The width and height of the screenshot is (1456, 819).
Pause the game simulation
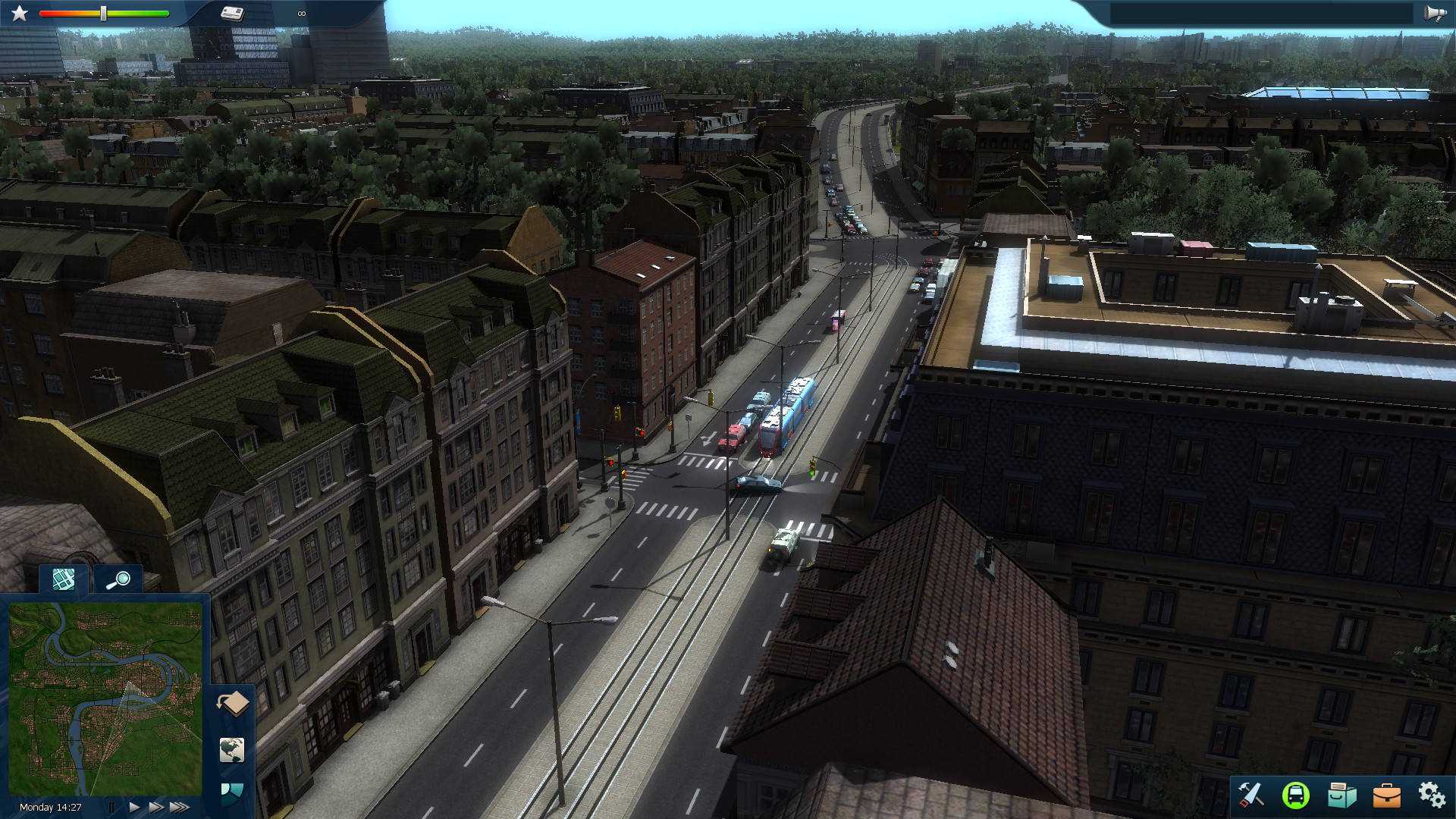111,808
